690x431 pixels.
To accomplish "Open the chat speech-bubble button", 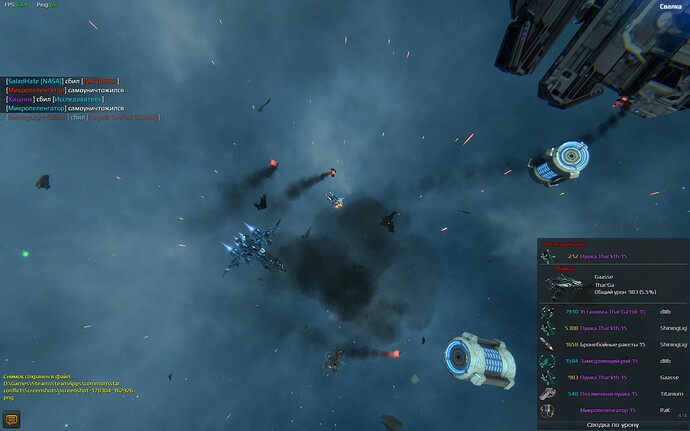I will (13, 419).
